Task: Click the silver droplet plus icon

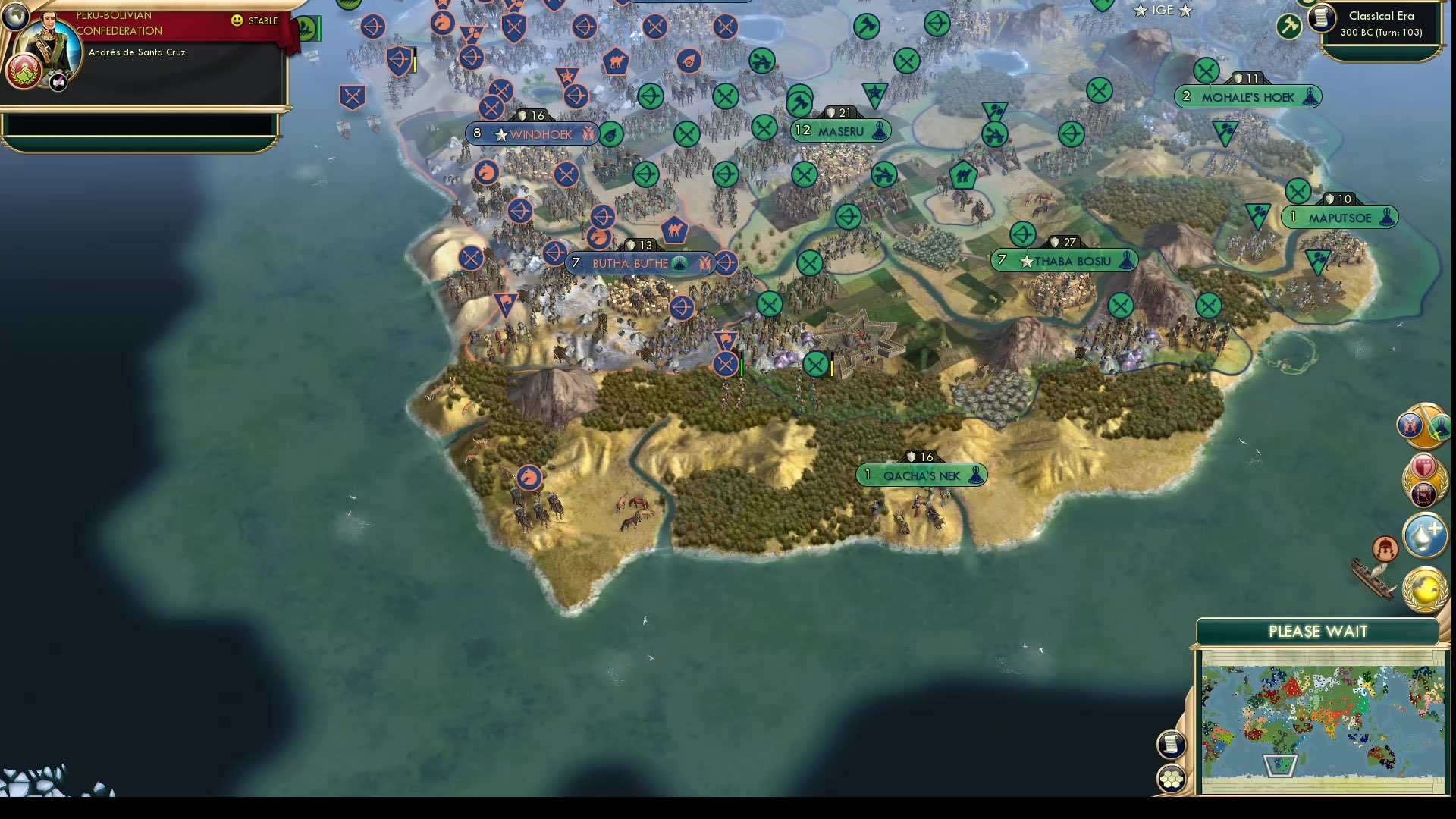Action: tap(1424, 535)
